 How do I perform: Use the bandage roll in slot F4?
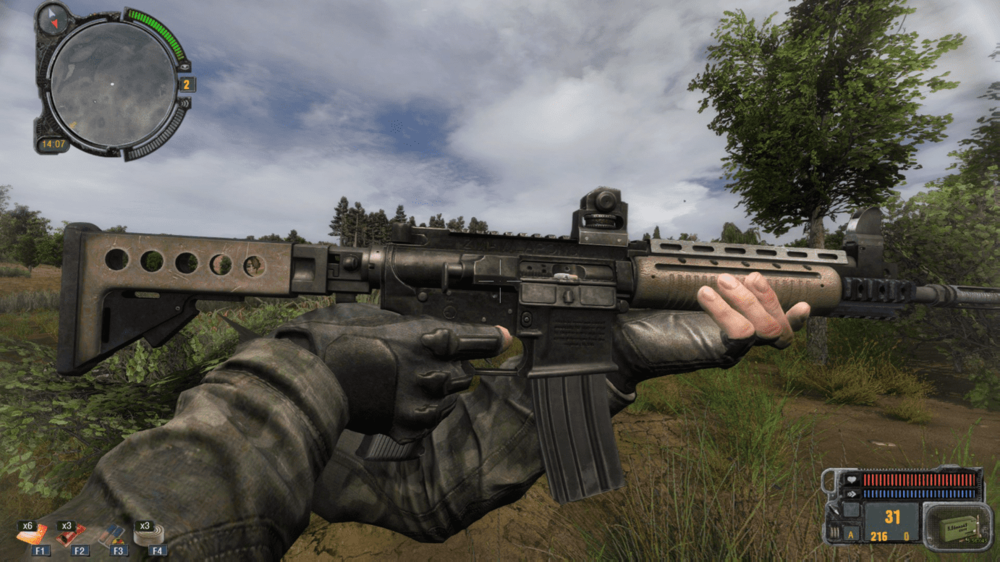tap(151, 535)
